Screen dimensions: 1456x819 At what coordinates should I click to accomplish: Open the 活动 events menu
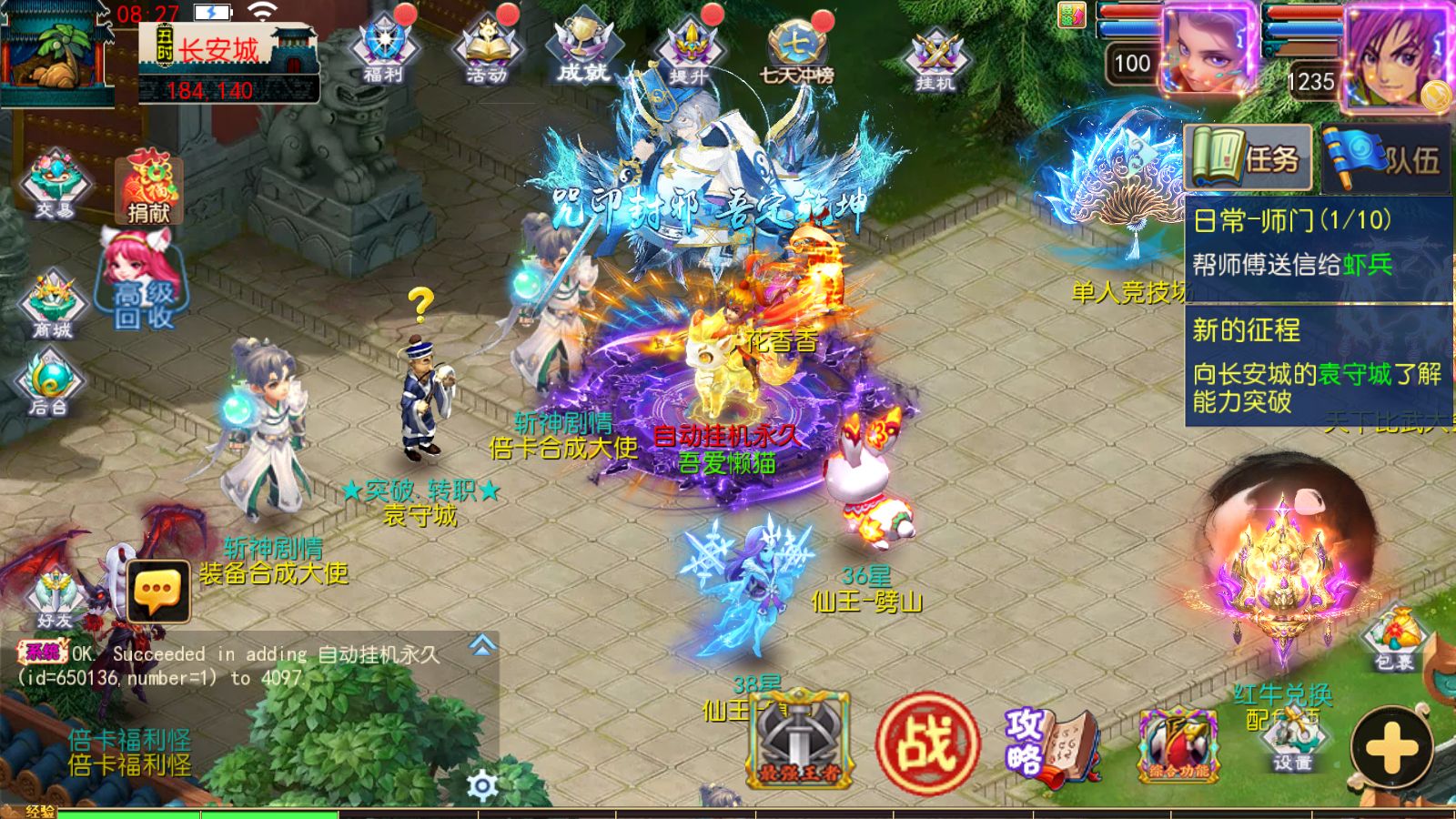(x=488, y=51)
